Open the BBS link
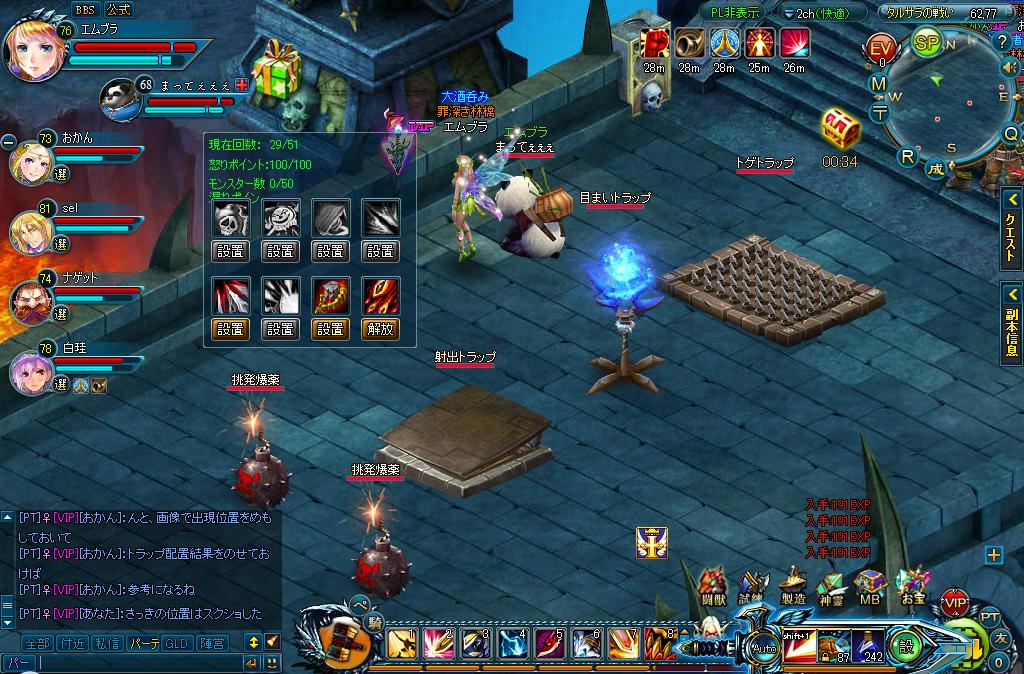The height and width of the screenshot is (674, 1024). (x=85, y=9)
